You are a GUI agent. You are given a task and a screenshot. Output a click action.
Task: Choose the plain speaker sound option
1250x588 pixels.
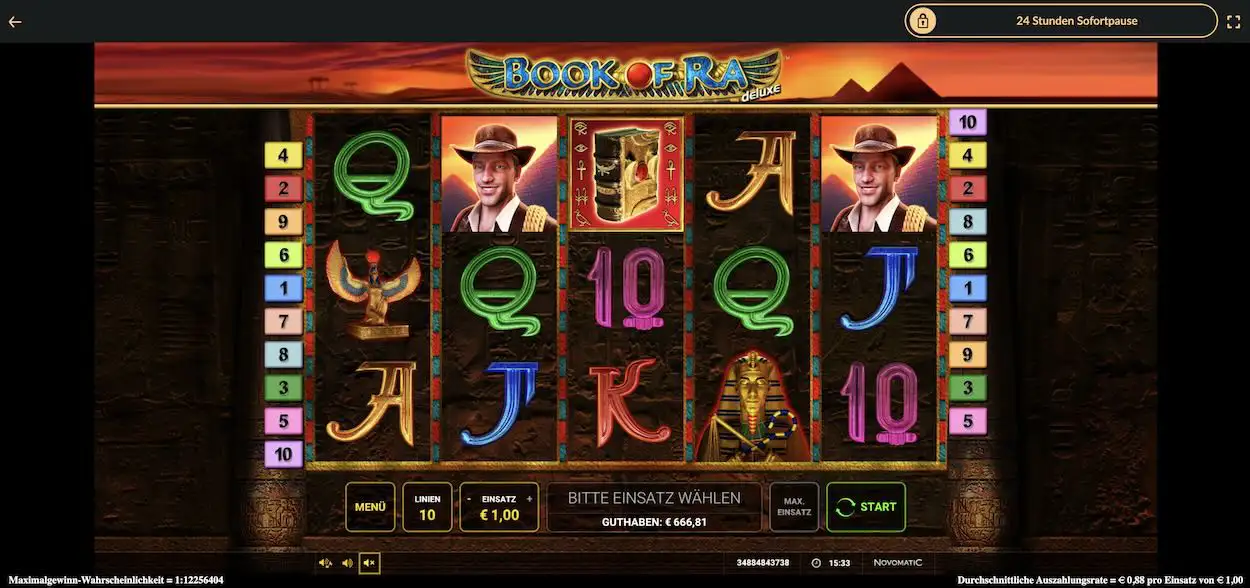pyautogui.click(x=347, y=563)
